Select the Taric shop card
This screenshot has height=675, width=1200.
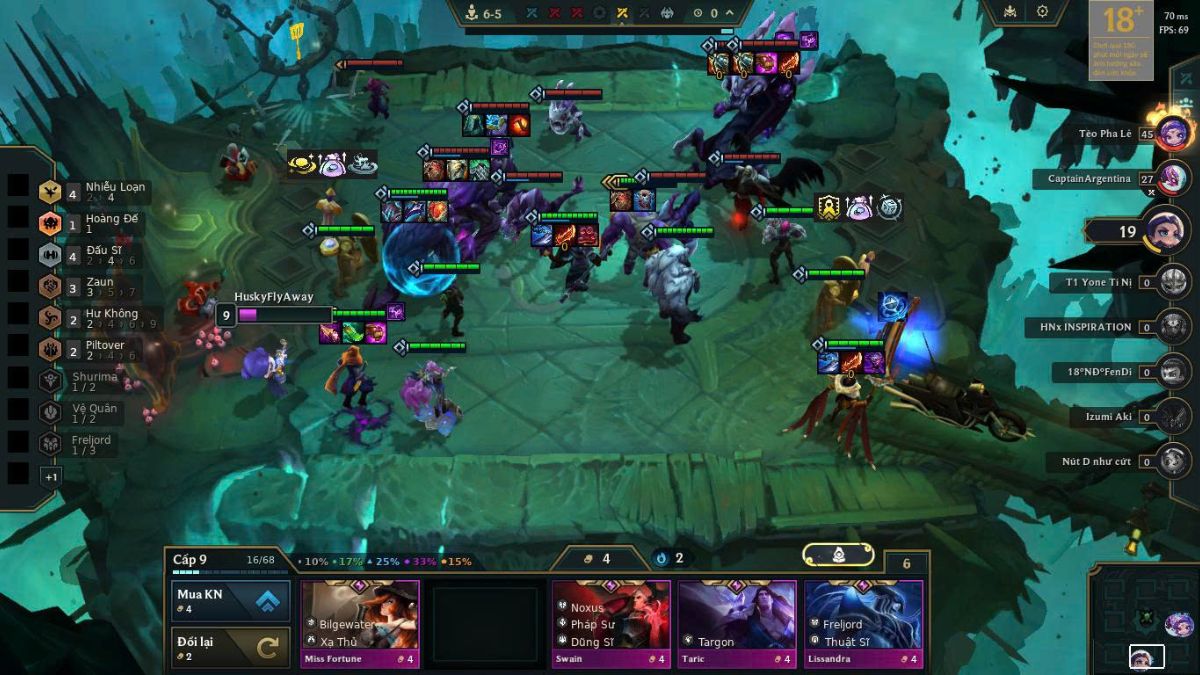click(x=737, y=624)
